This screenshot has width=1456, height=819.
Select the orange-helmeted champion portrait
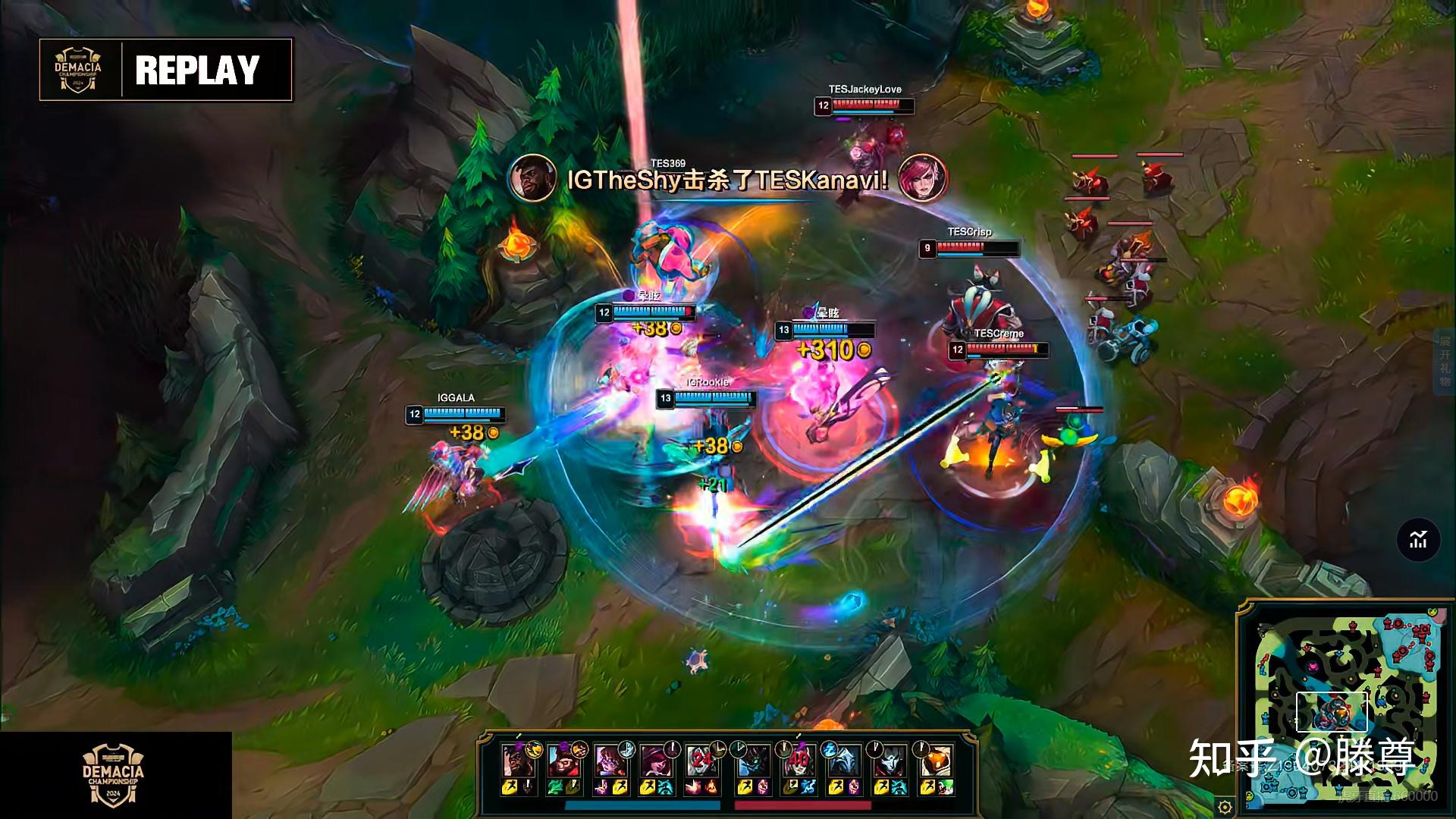point(937,760)
